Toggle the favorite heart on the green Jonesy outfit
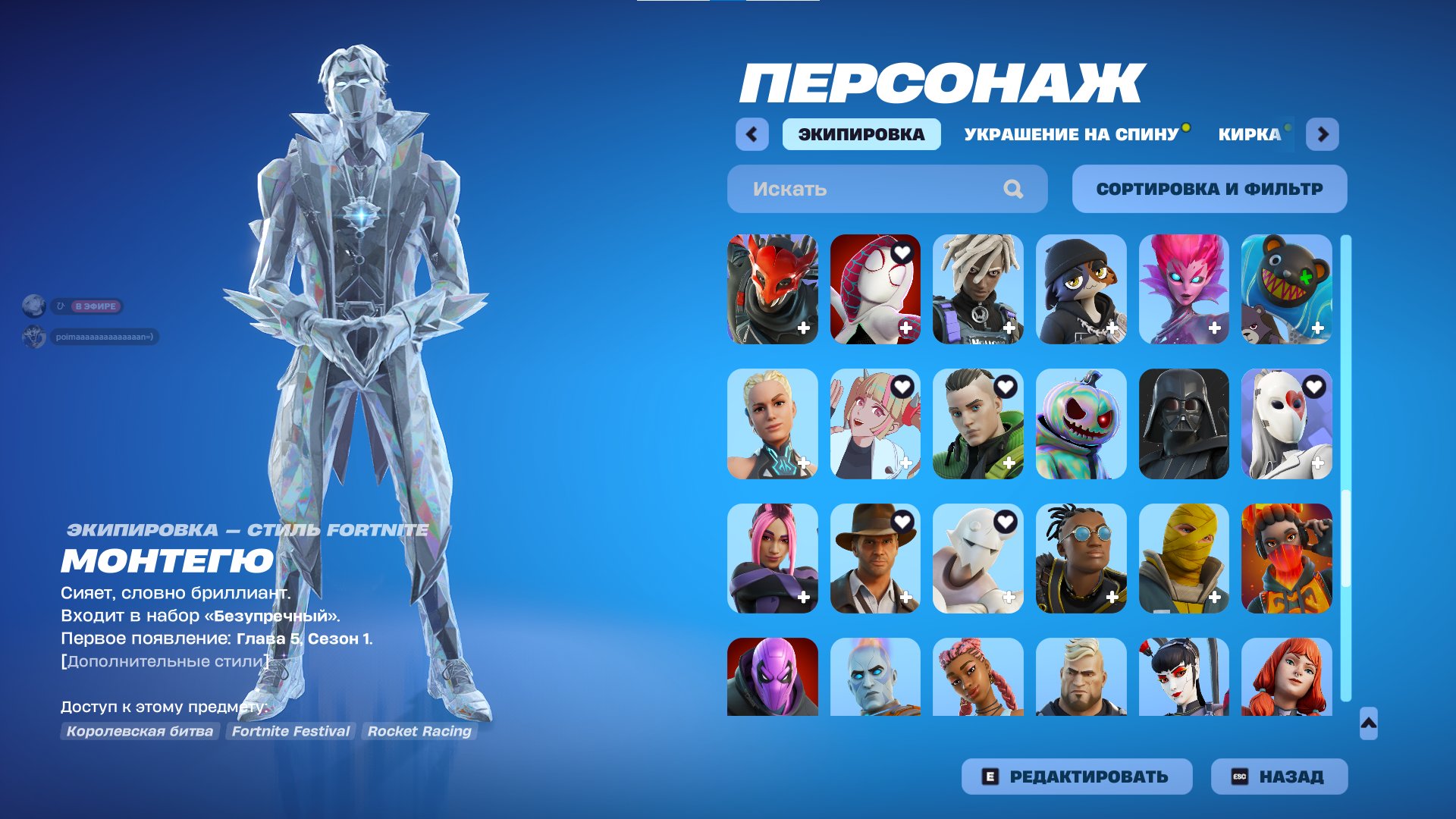This screenshot has width=1456, height=819. tap(1006, 388)
